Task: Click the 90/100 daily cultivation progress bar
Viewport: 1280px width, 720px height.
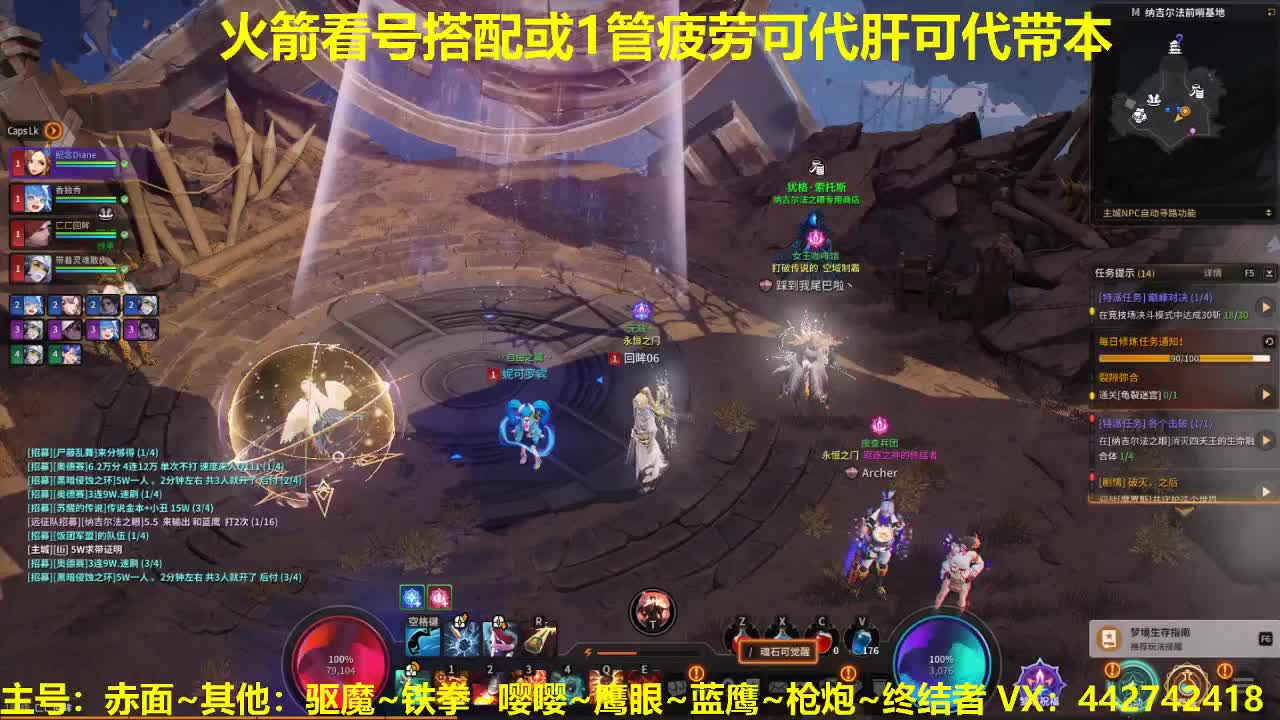Action: tap(1184, 358)
